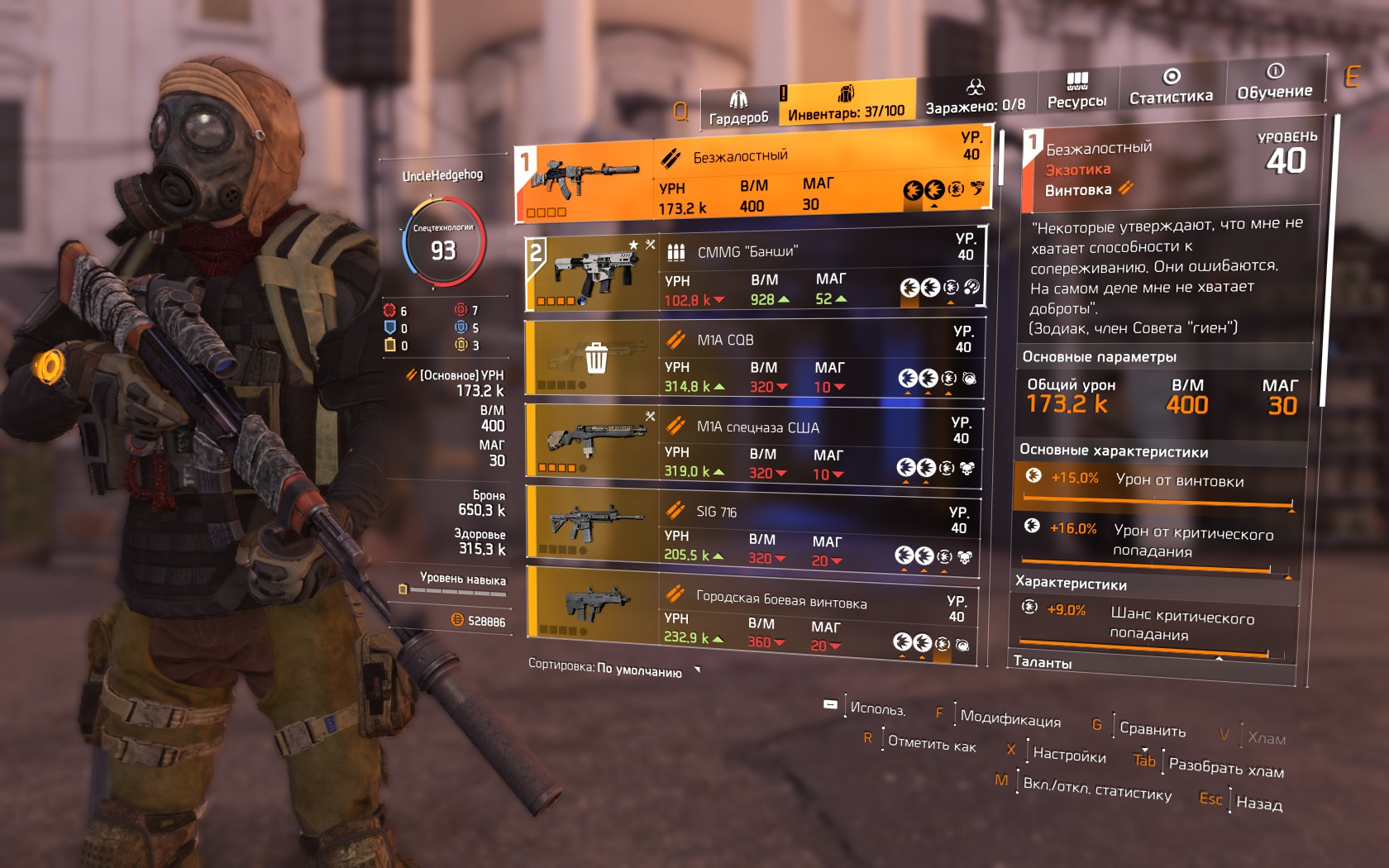
Task: Select the SIG 716 rifle
Action: point(754,532)
